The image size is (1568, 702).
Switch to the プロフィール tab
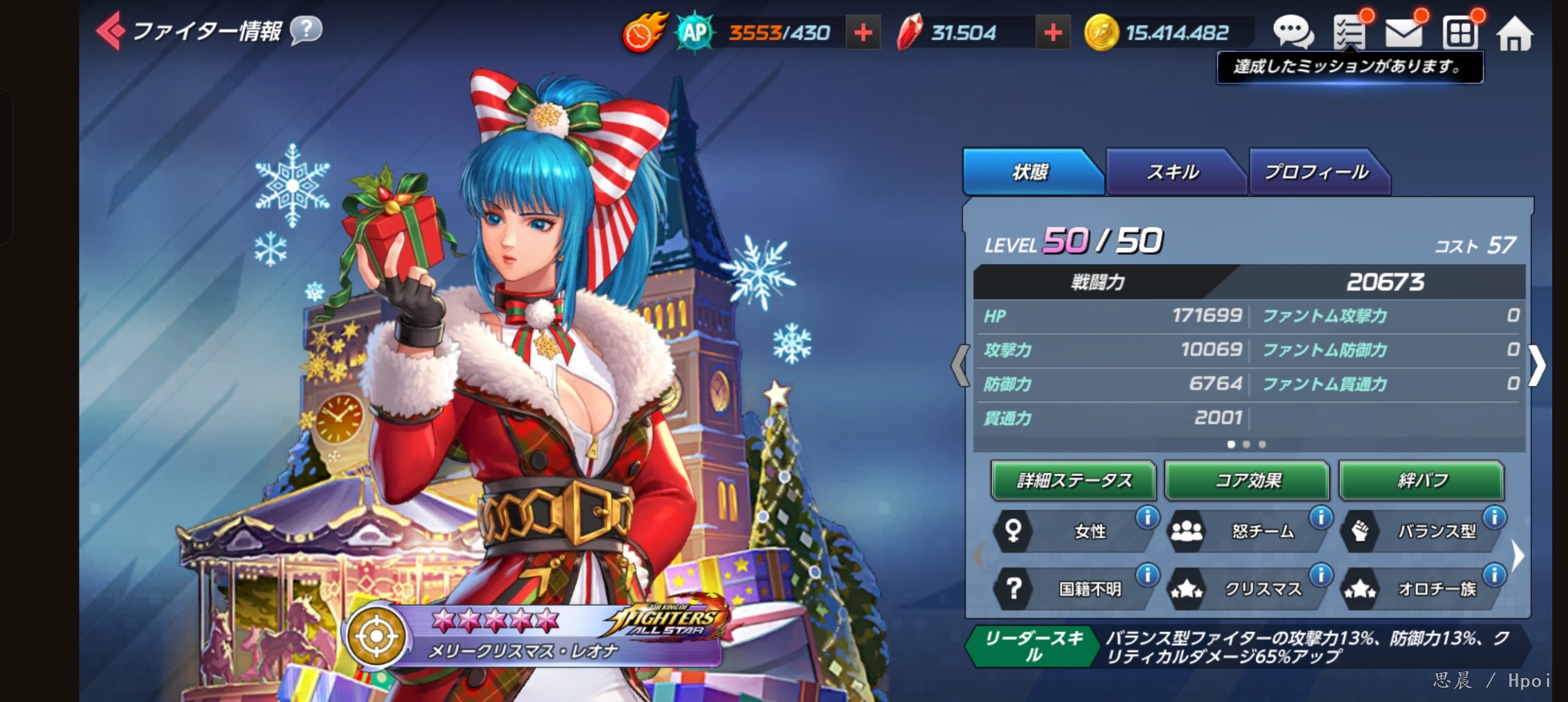pos(1316,173)
